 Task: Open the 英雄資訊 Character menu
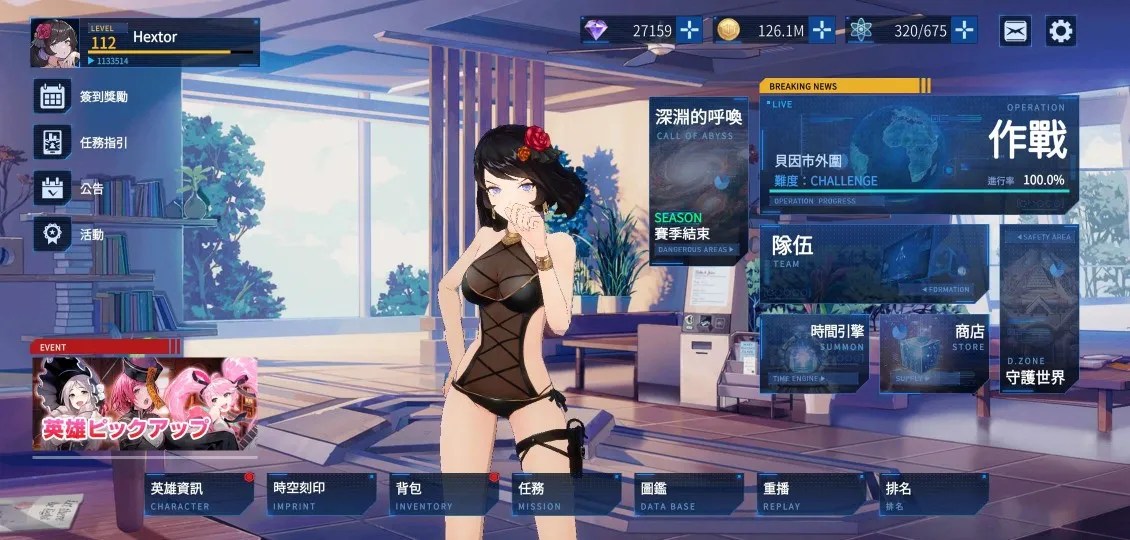pyautogui.click(x=198, y=494)
